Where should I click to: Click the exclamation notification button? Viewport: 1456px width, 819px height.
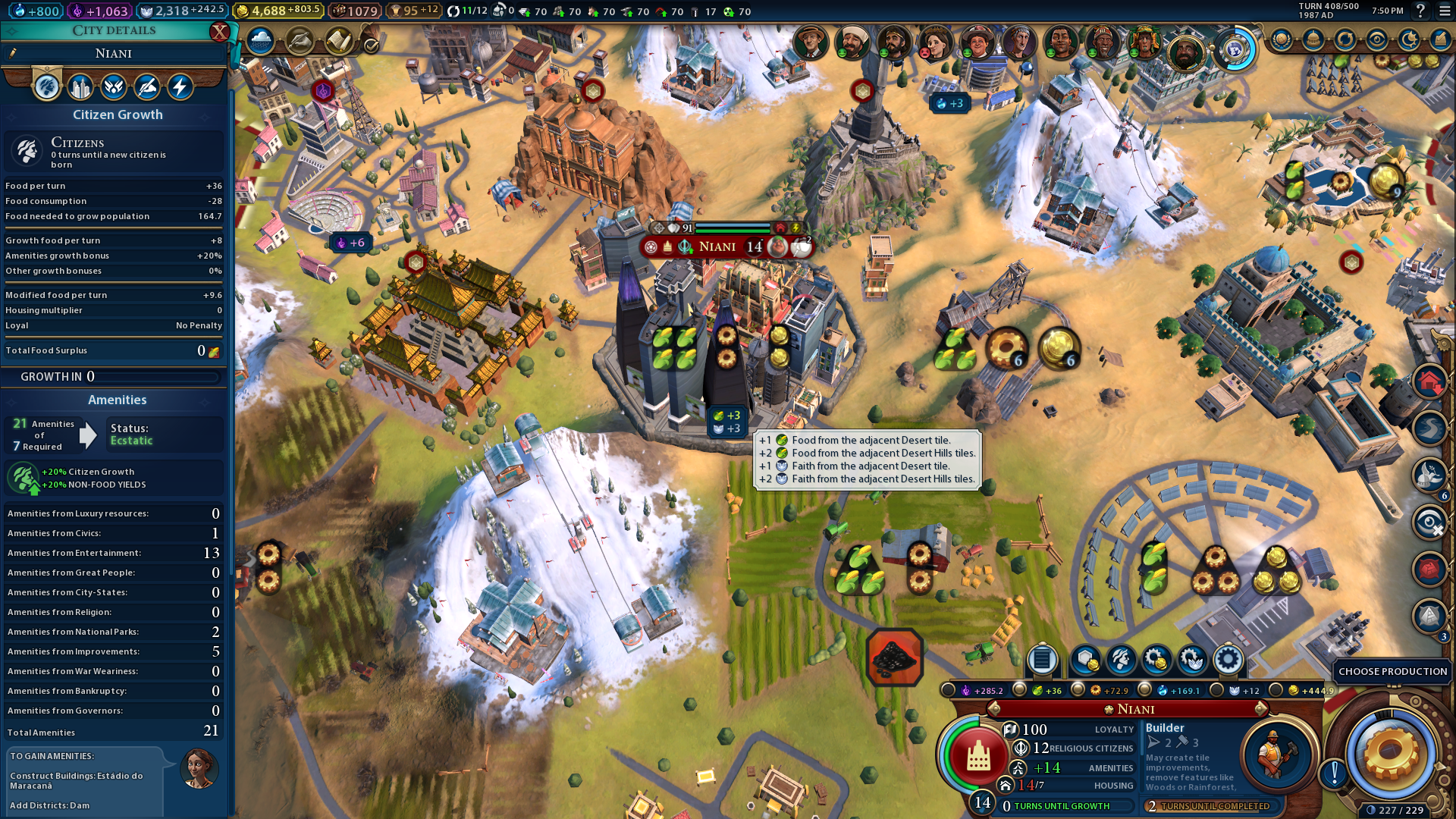pyautogui.click(x=1334, y=773)
